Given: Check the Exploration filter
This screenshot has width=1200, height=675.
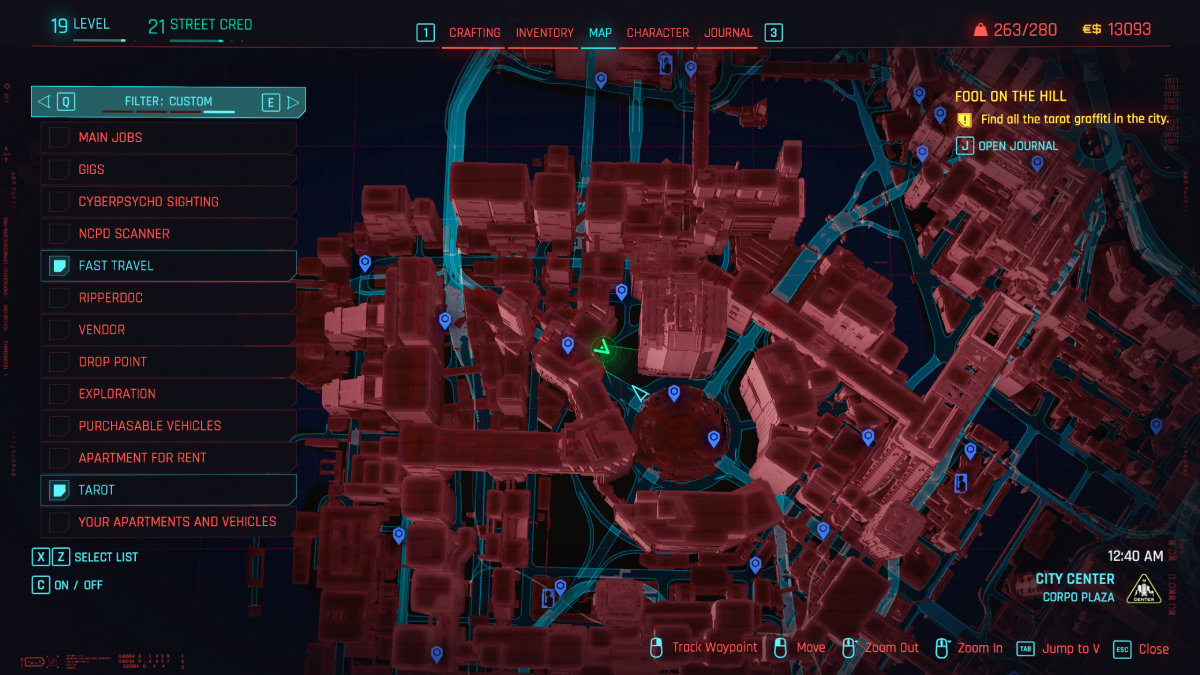Looking at the screenshot, I should coord(168,393).
